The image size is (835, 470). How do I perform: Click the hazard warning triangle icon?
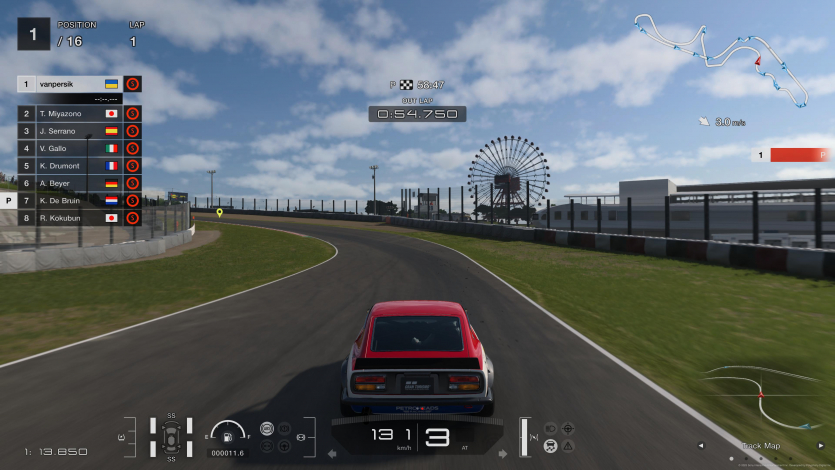pyautogui.click(x=568, y=445)
